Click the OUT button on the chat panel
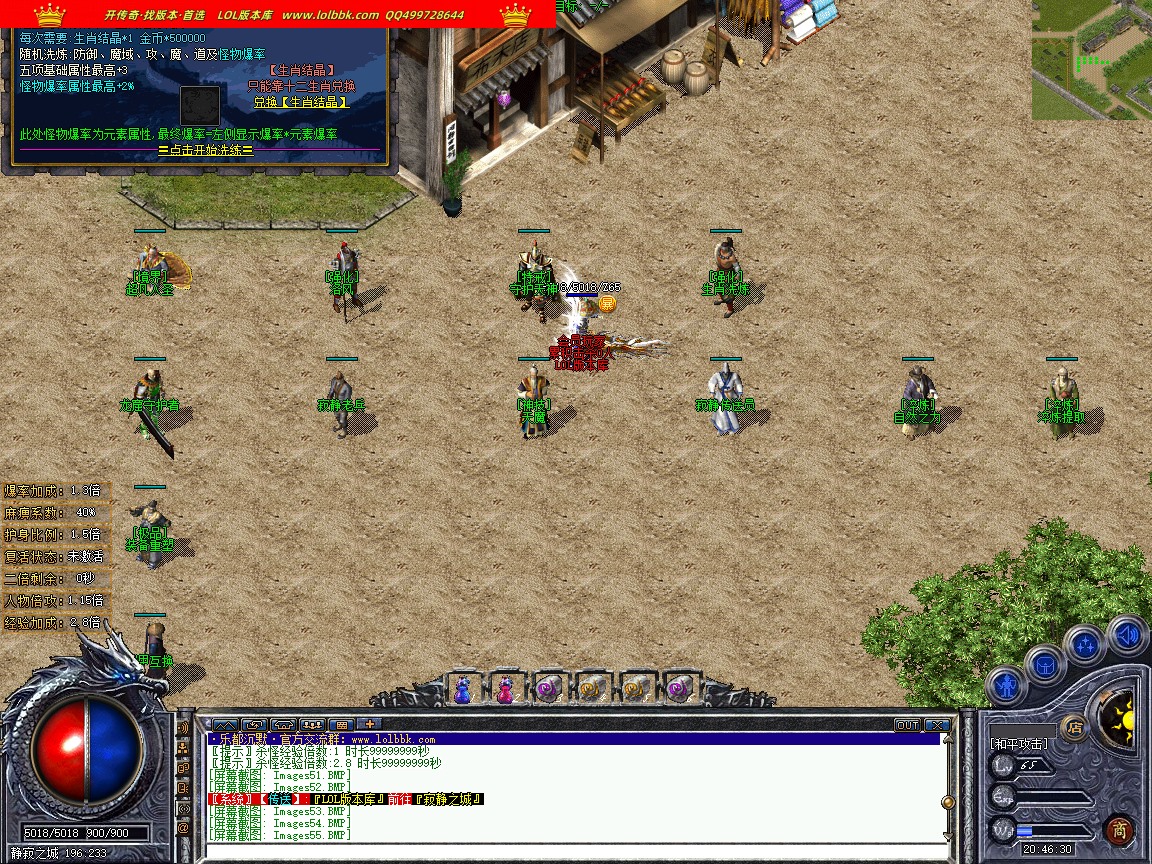 (x=907, y=725)
